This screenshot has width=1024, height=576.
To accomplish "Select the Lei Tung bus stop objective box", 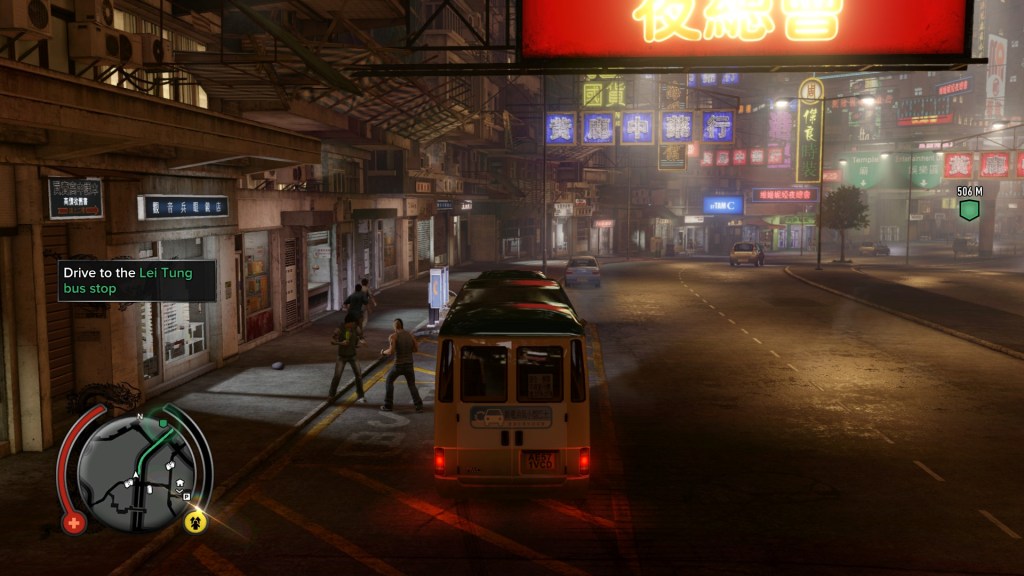I will (x=137, y=280).
